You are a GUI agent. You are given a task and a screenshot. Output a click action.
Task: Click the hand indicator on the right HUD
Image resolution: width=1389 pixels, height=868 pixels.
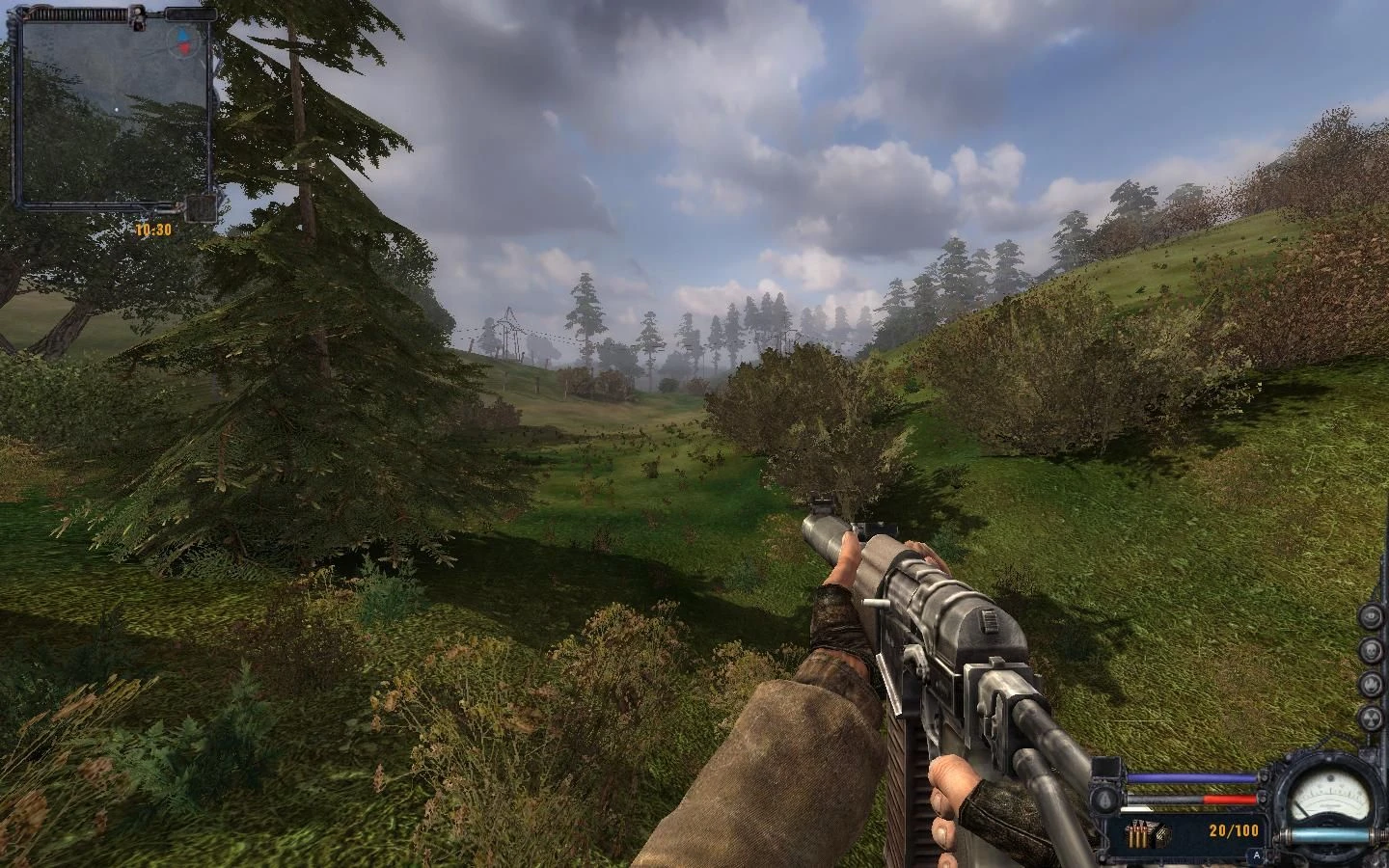point(1371,684)
